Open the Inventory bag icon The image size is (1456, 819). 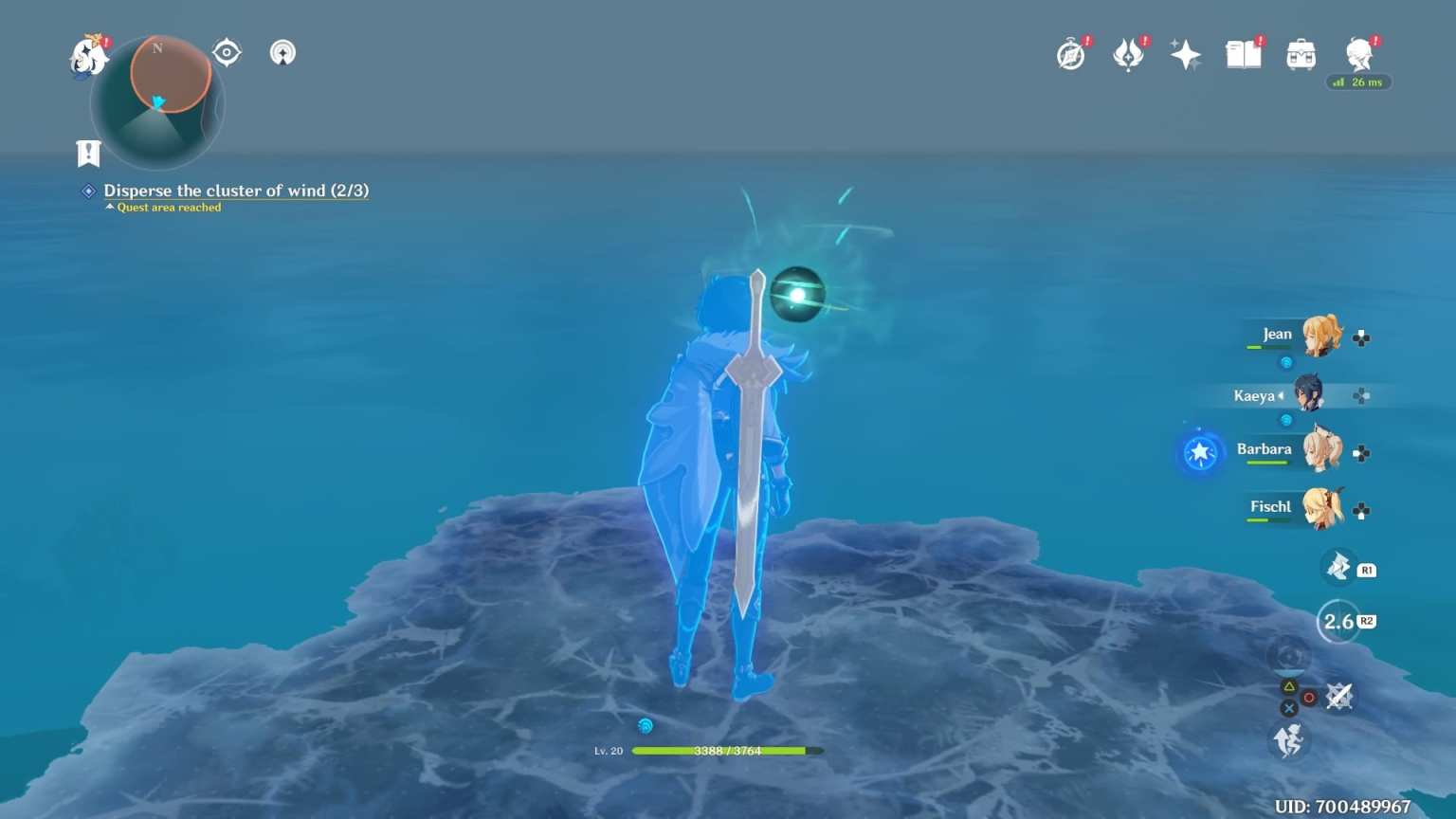click(x=1301, y=54)
